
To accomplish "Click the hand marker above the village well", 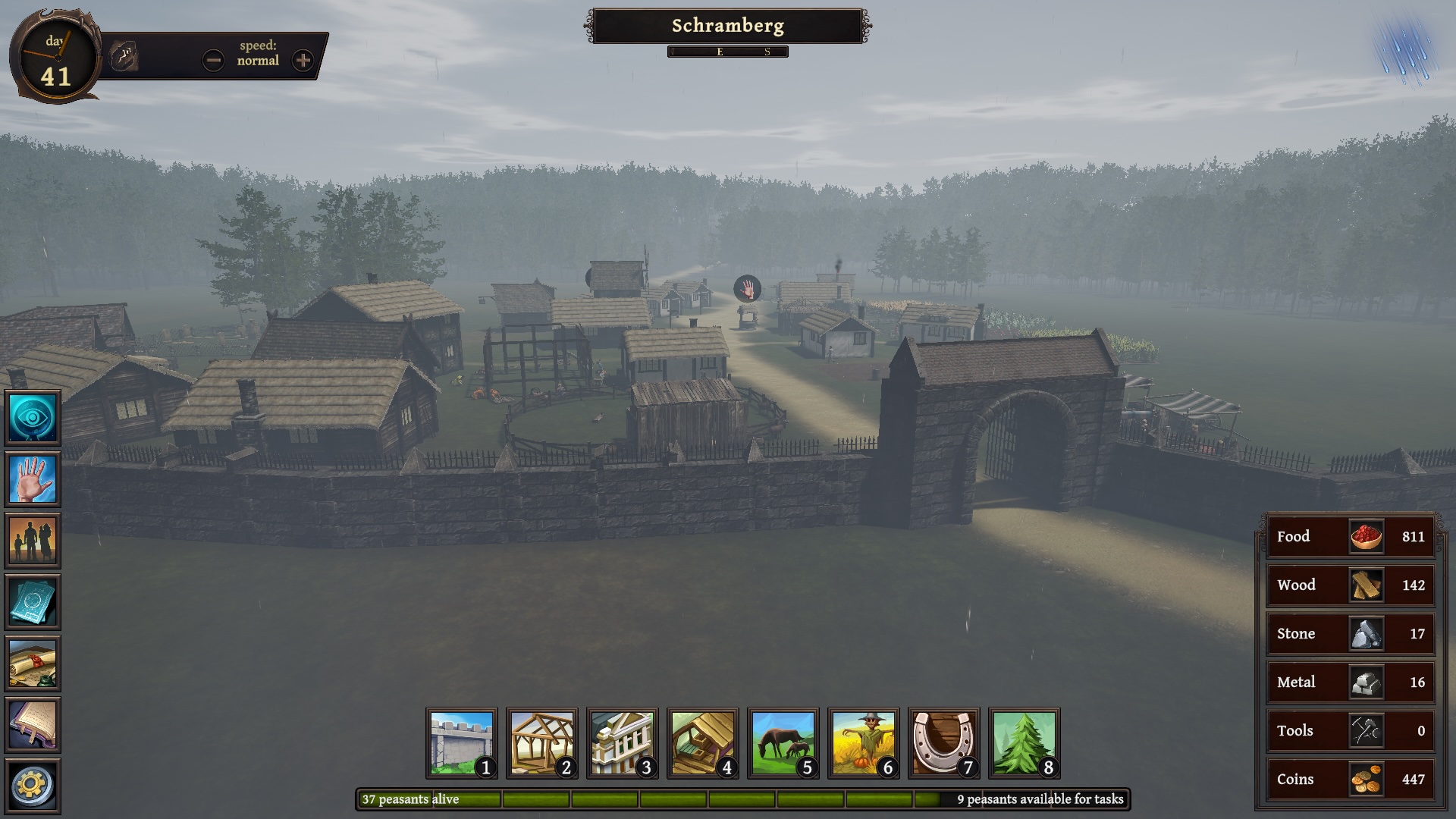I will click(747, 288).
